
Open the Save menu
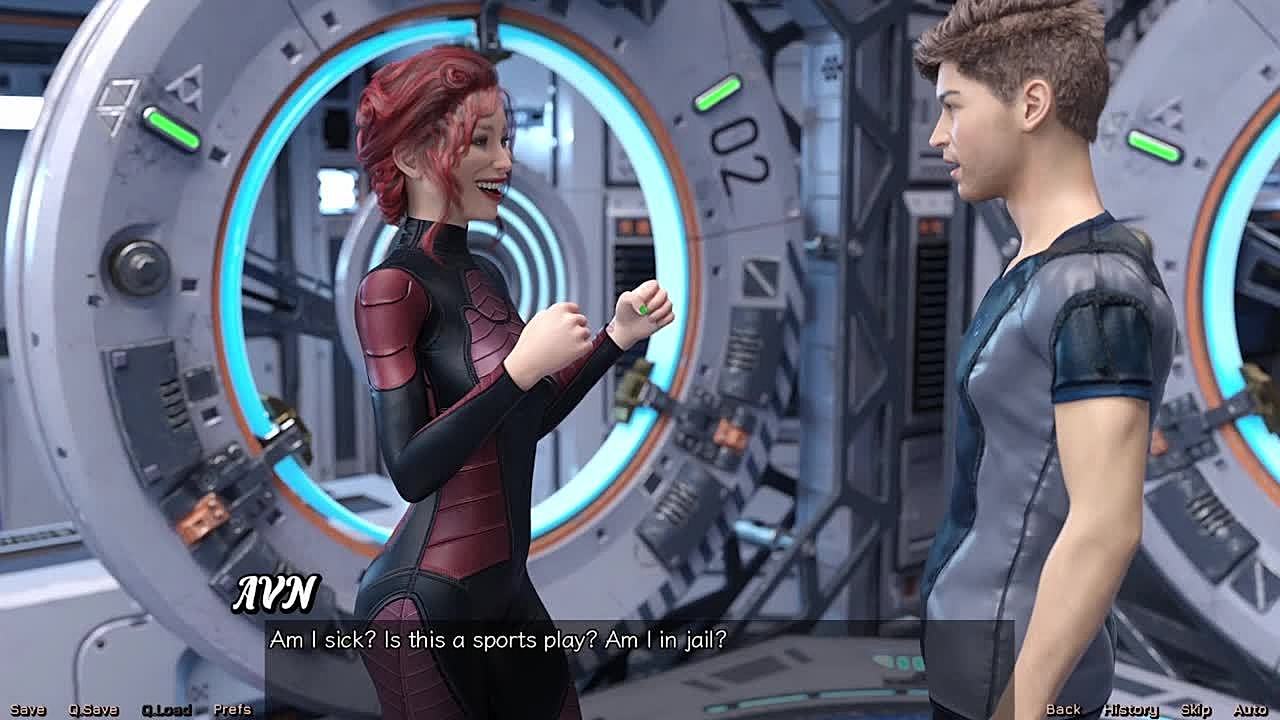pyautogui.click(x=27, y=710)
